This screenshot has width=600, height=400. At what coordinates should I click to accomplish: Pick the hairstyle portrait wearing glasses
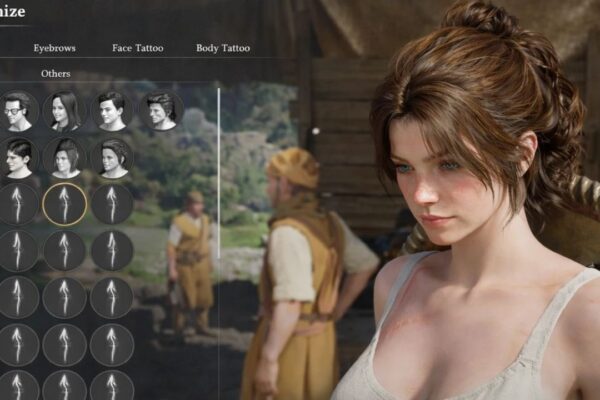coord(18,110)
